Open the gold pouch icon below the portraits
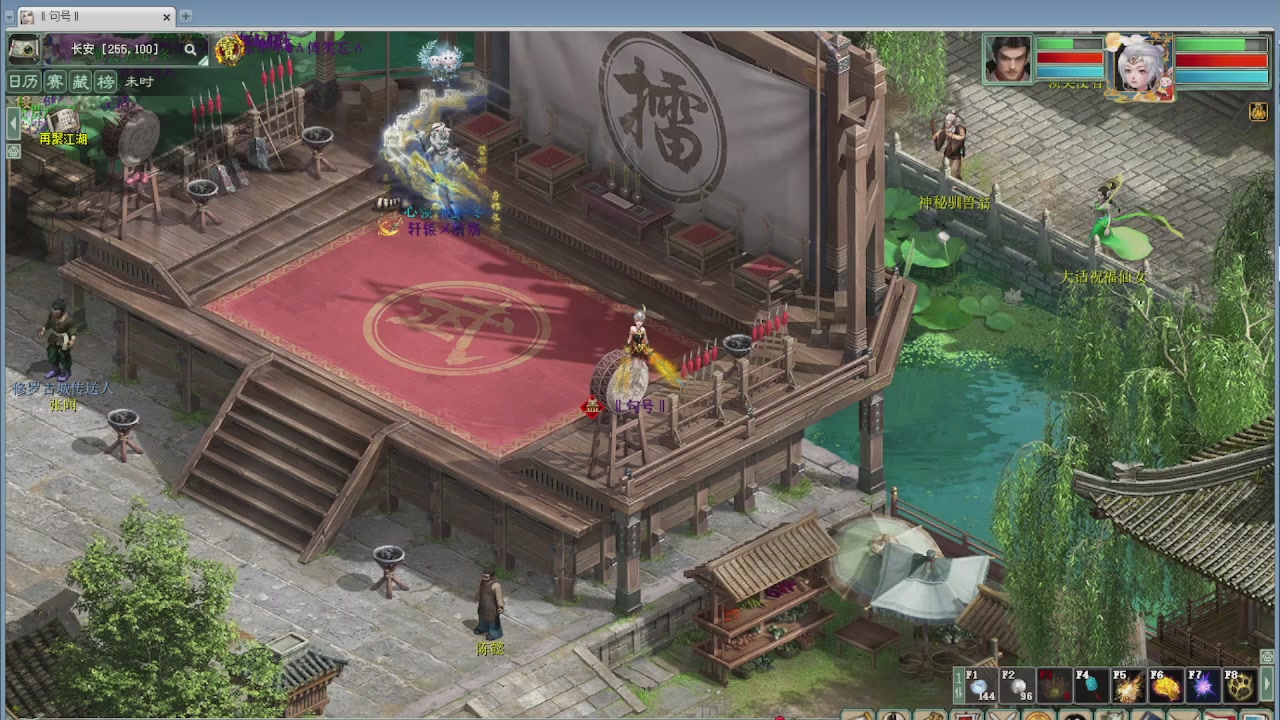The height and width of the screenshot is (720, 1280). [1258, 113]
